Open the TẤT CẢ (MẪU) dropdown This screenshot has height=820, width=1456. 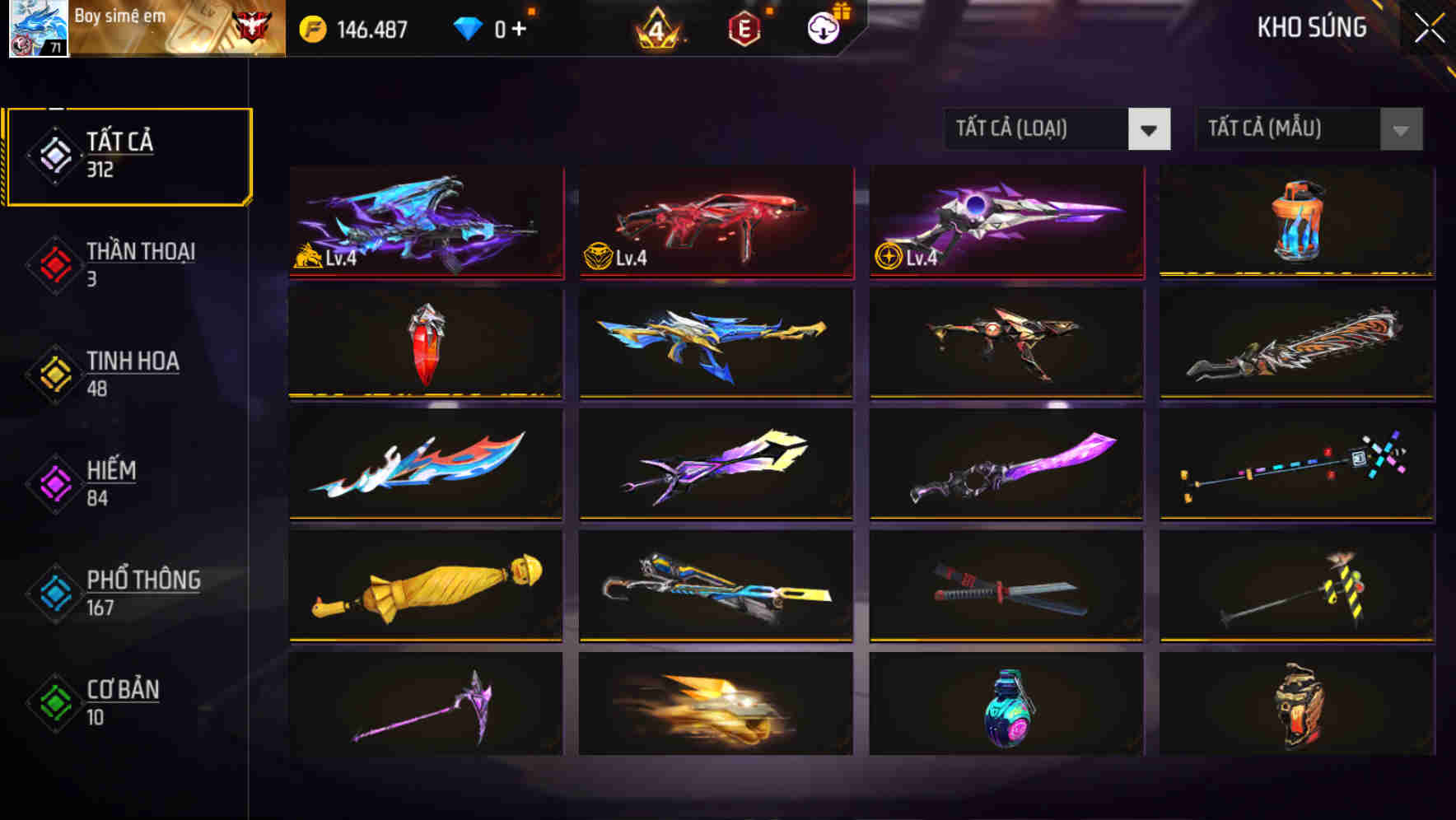1293,129
